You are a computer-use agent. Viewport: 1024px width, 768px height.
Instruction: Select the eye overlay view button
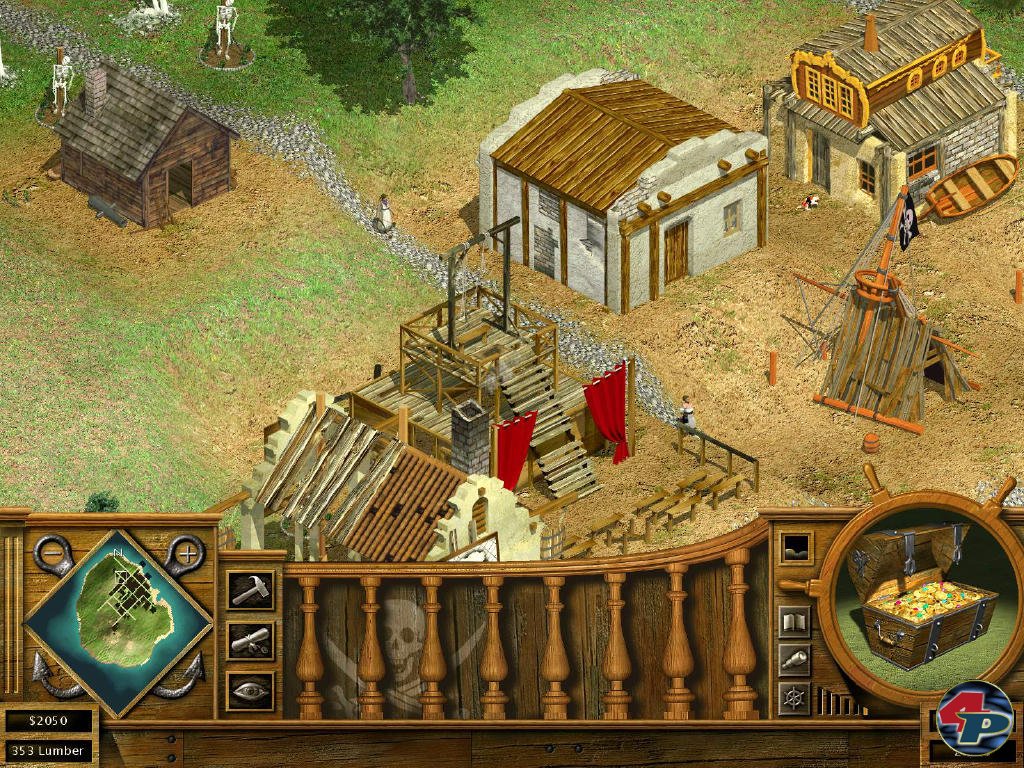[249, 690]
